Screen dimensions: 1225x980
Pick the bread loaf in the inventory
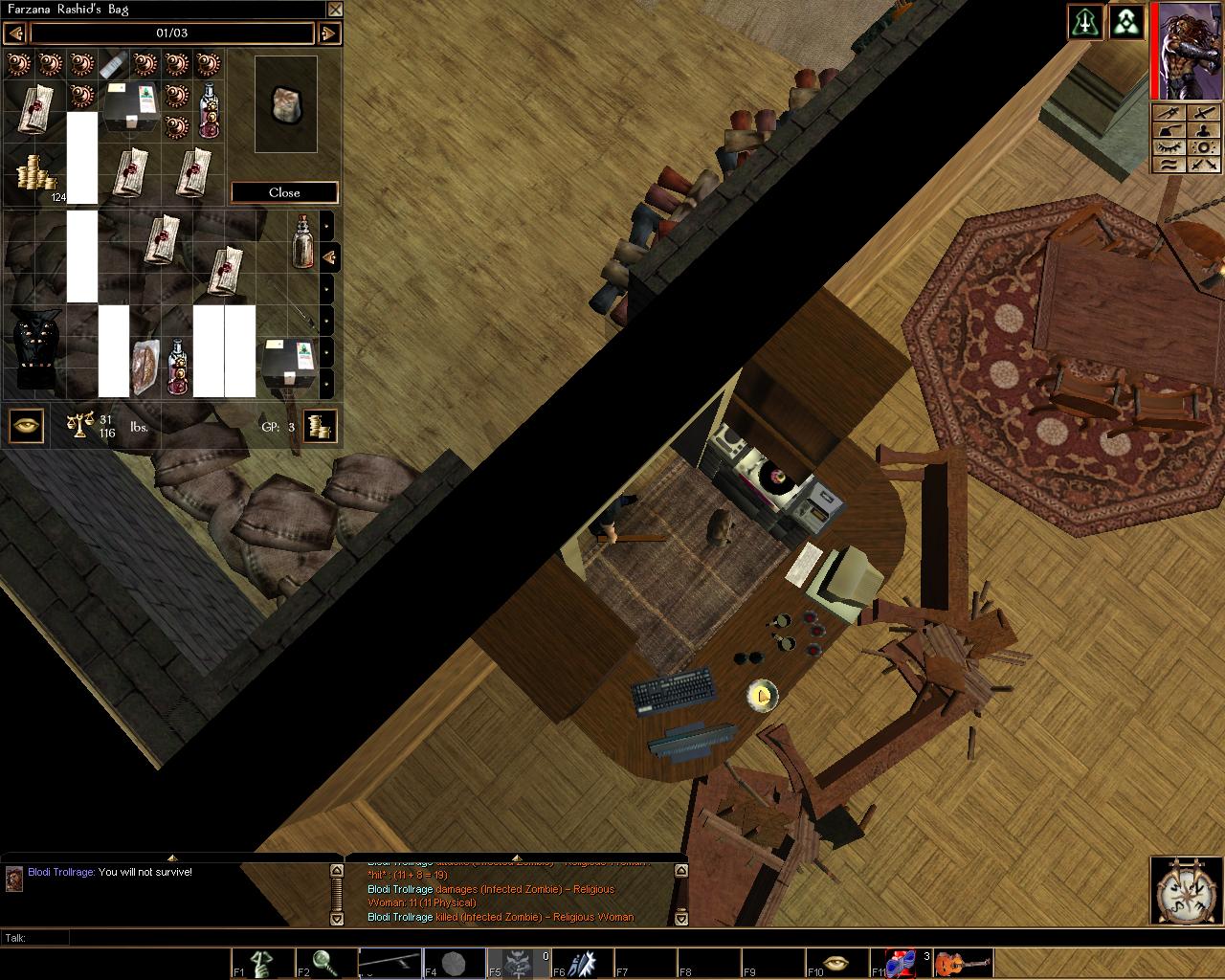click(146, 366)
